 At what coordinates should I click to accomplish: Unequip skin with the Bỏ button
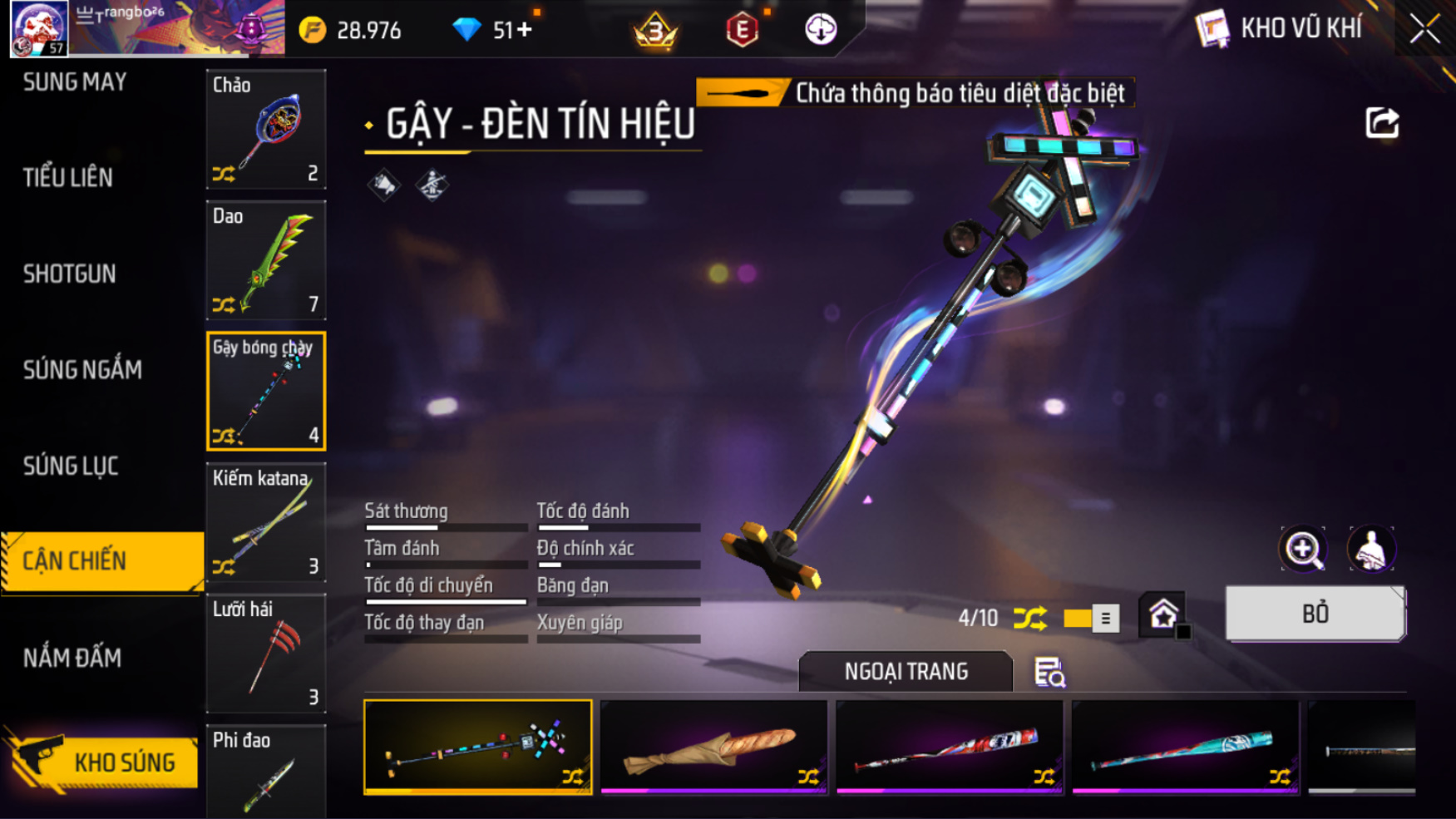click(1315, 614)
